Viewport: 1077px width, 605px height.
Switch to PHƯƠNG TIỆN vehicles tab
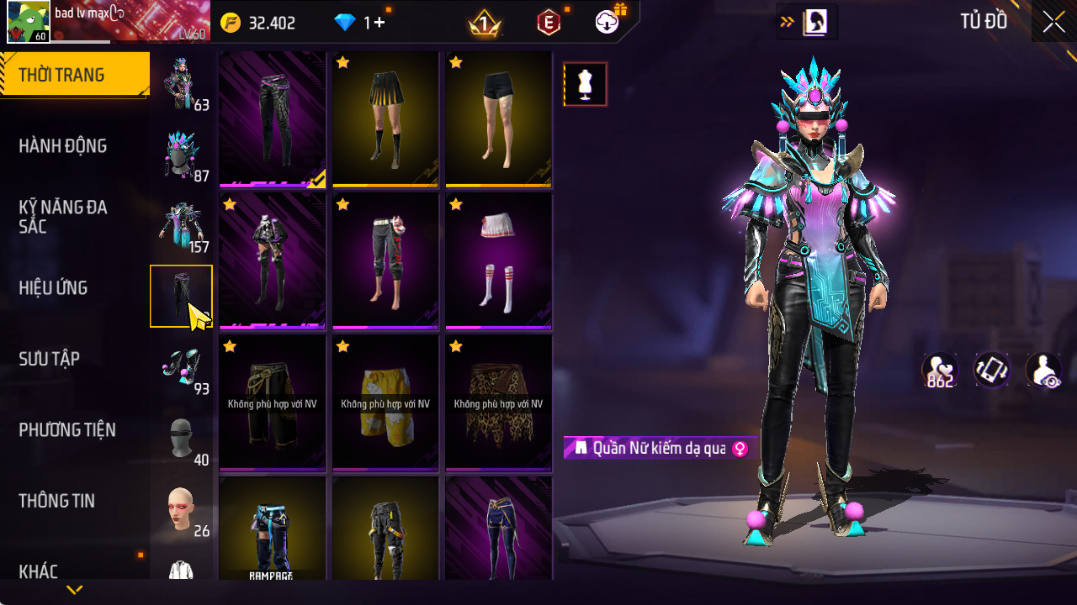67,430
